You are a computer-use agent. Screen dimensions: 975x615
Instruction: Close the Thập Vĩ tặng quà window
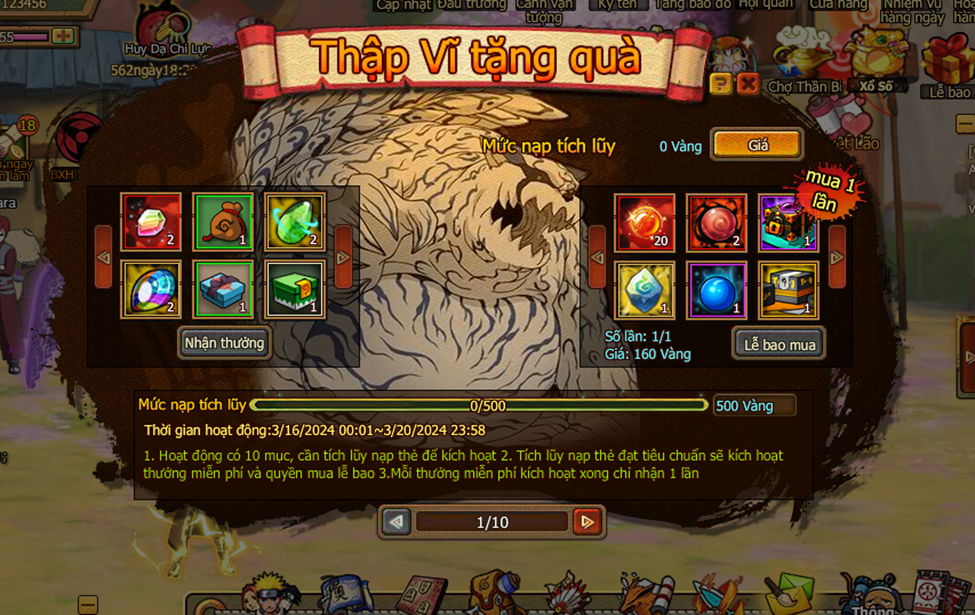747,84
